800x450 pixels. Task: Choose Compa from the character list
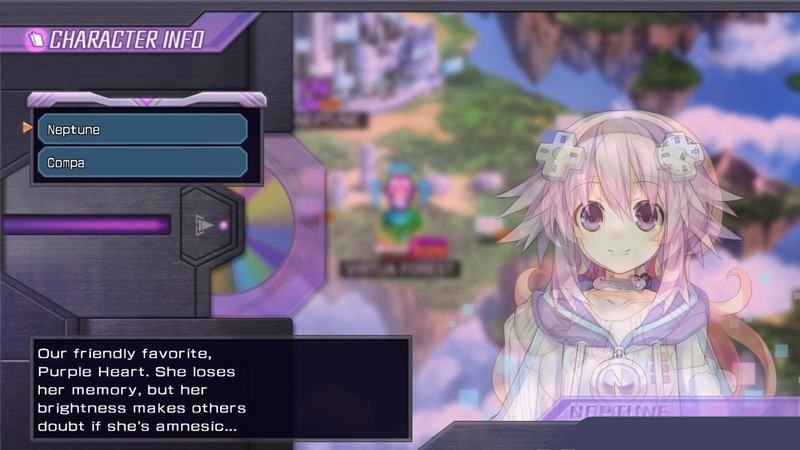click(142, 162)
